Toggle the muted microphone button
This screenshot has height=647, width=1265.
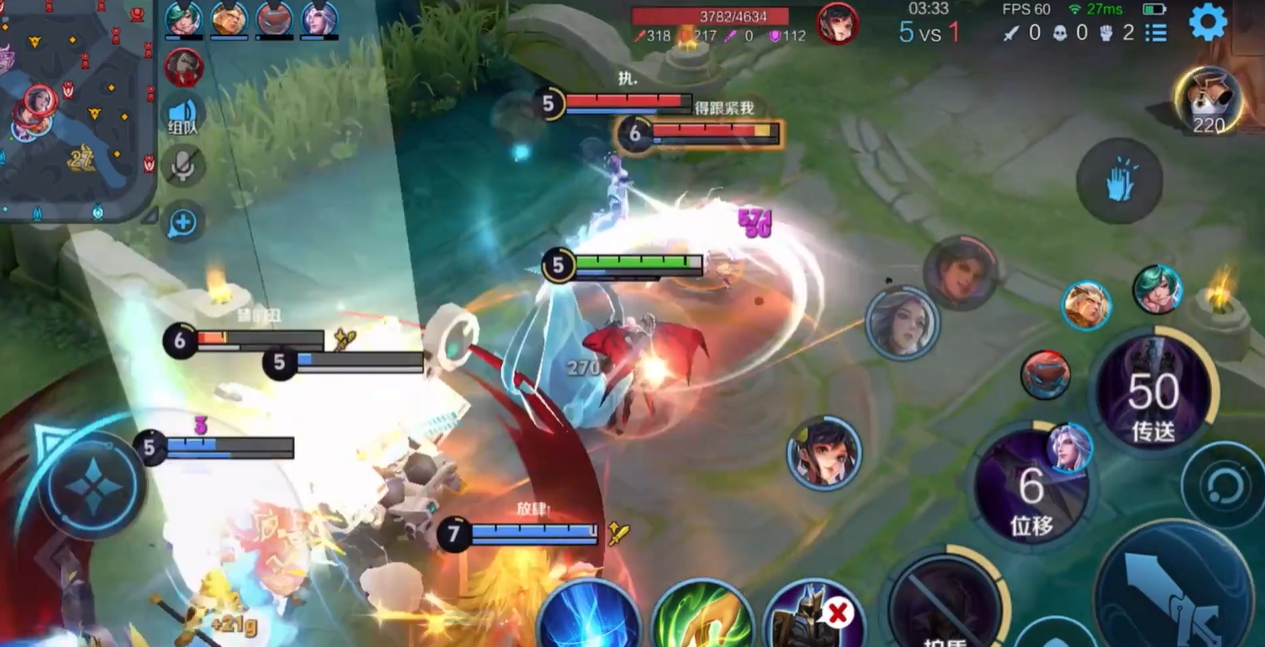(183, 166)
